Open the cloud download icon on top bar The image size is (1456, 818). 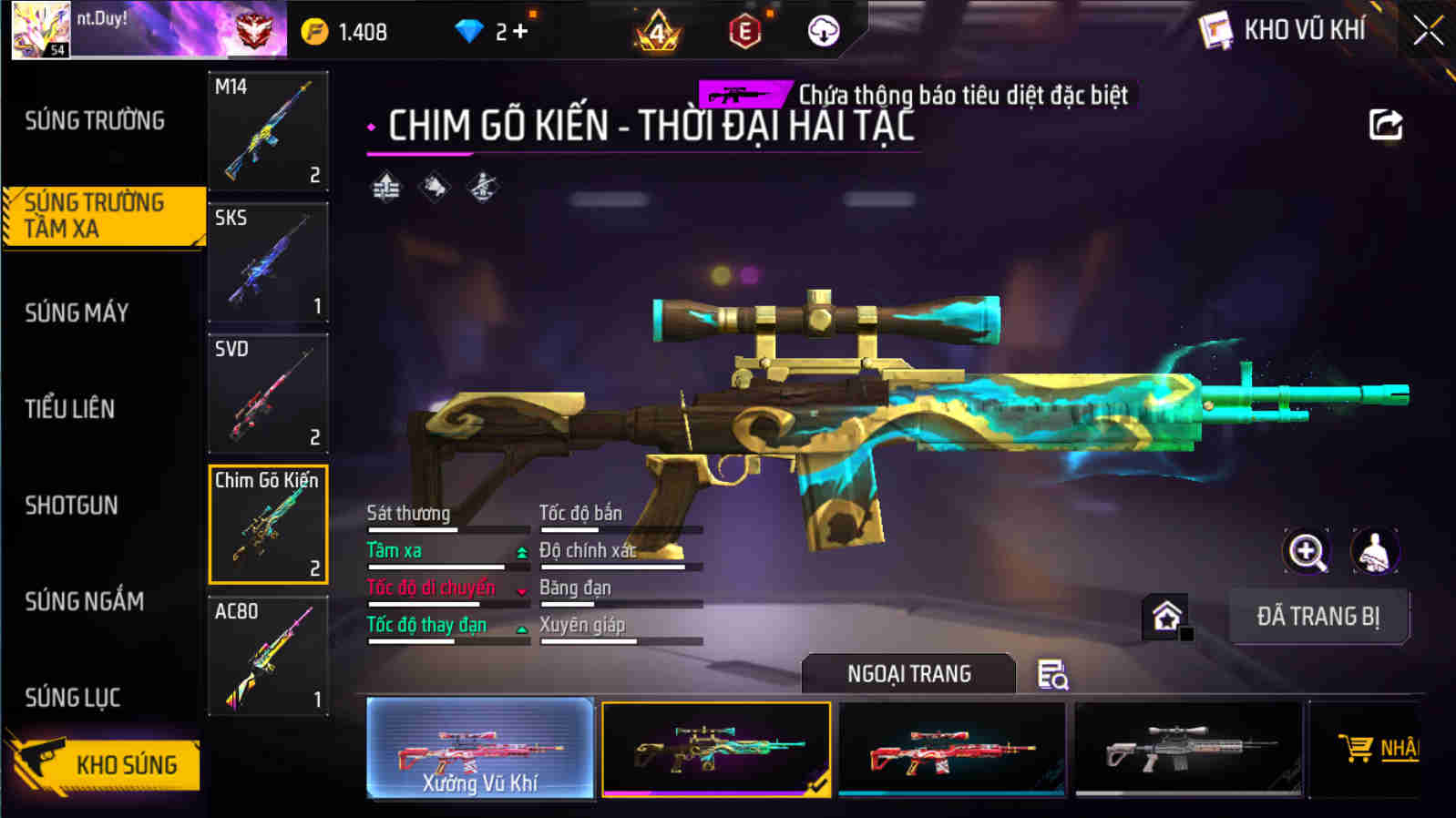825,30
